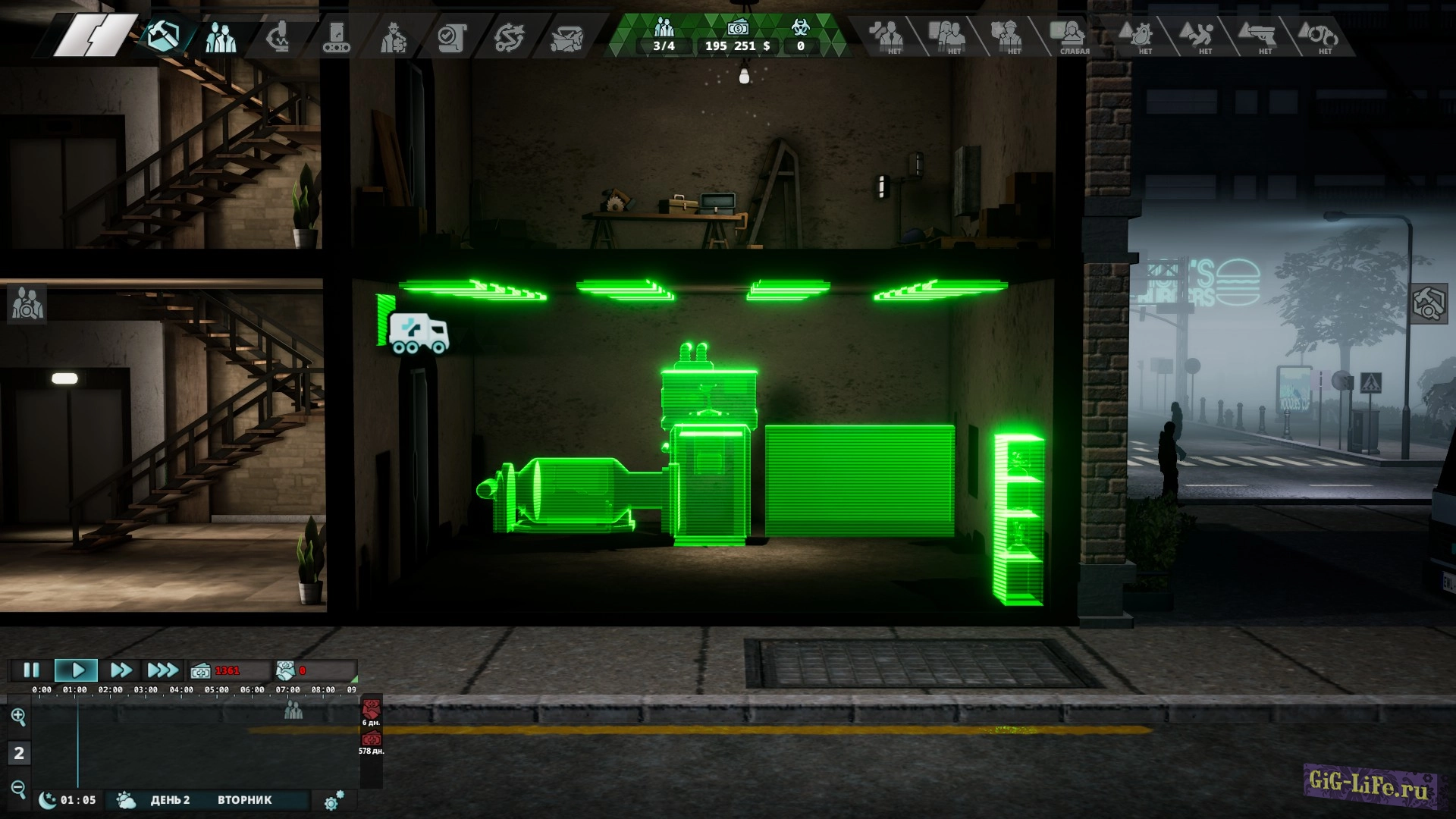Zoom in the timeline with magnifier plus
This screenshot has width=1456, height=819.
[19, 716]
